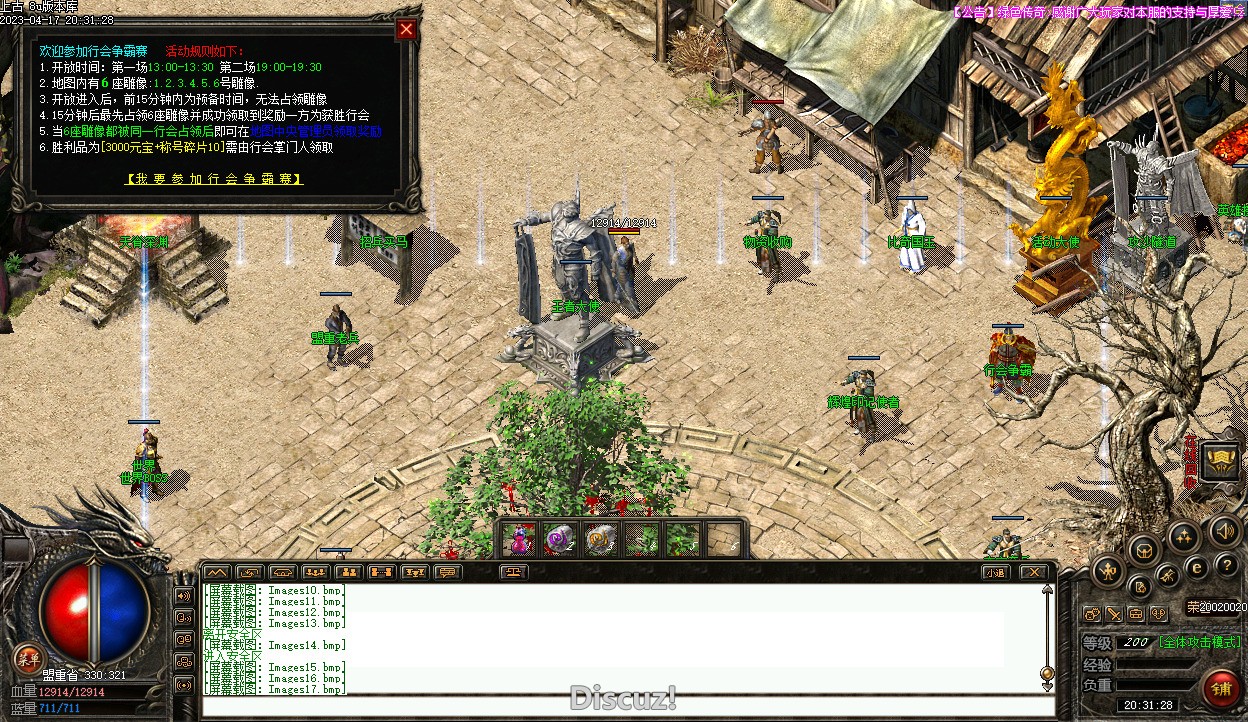Open the character equipment round button

1108,573
